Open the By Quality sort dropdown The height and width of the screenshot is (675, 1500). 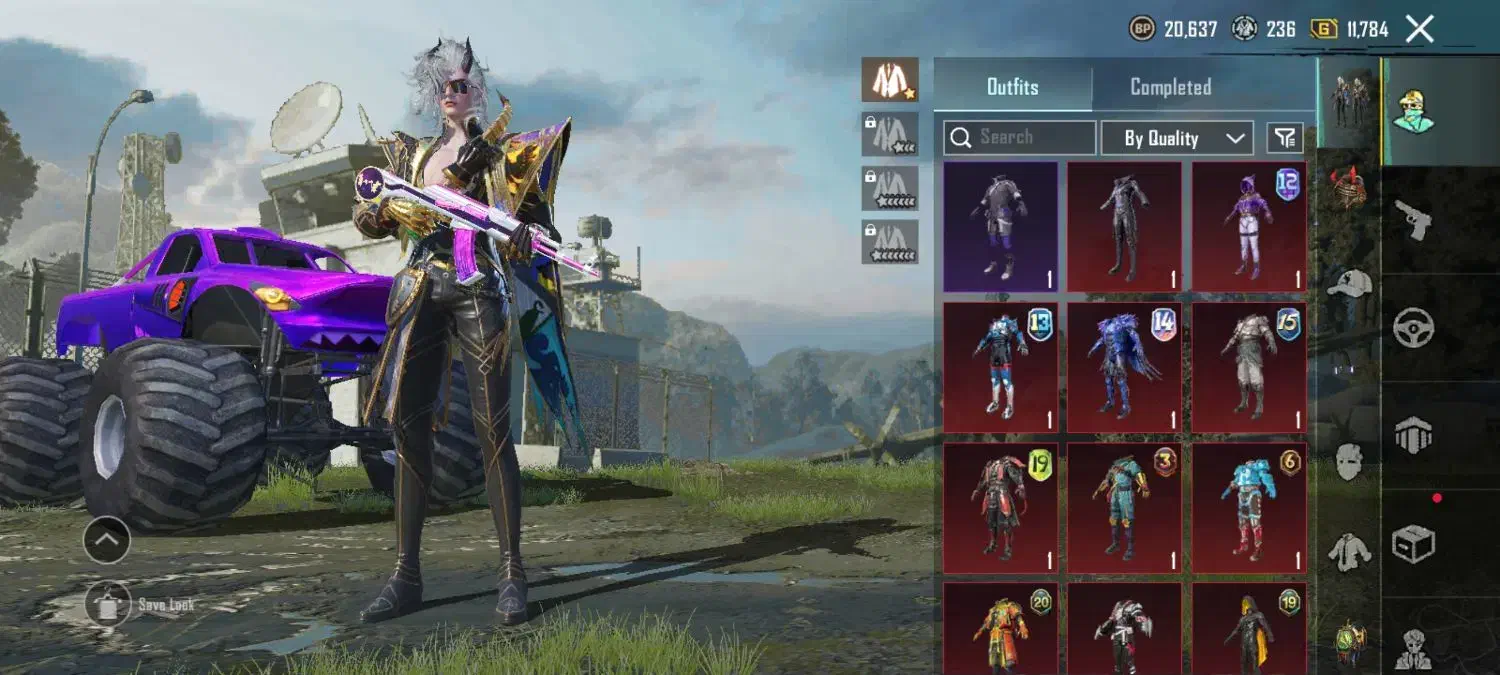click(x=1176, y=138)
